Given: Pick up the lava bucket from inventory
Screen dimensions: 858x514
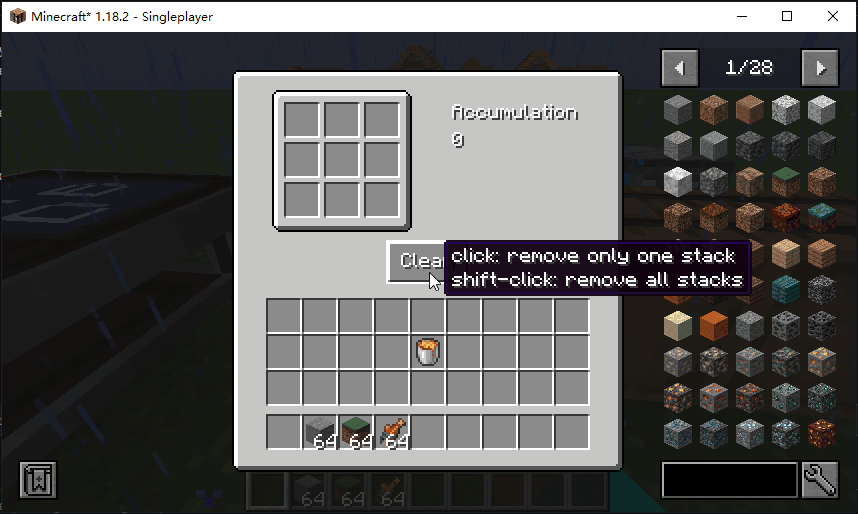Looking at the screenshot, I should pos(428,351).
